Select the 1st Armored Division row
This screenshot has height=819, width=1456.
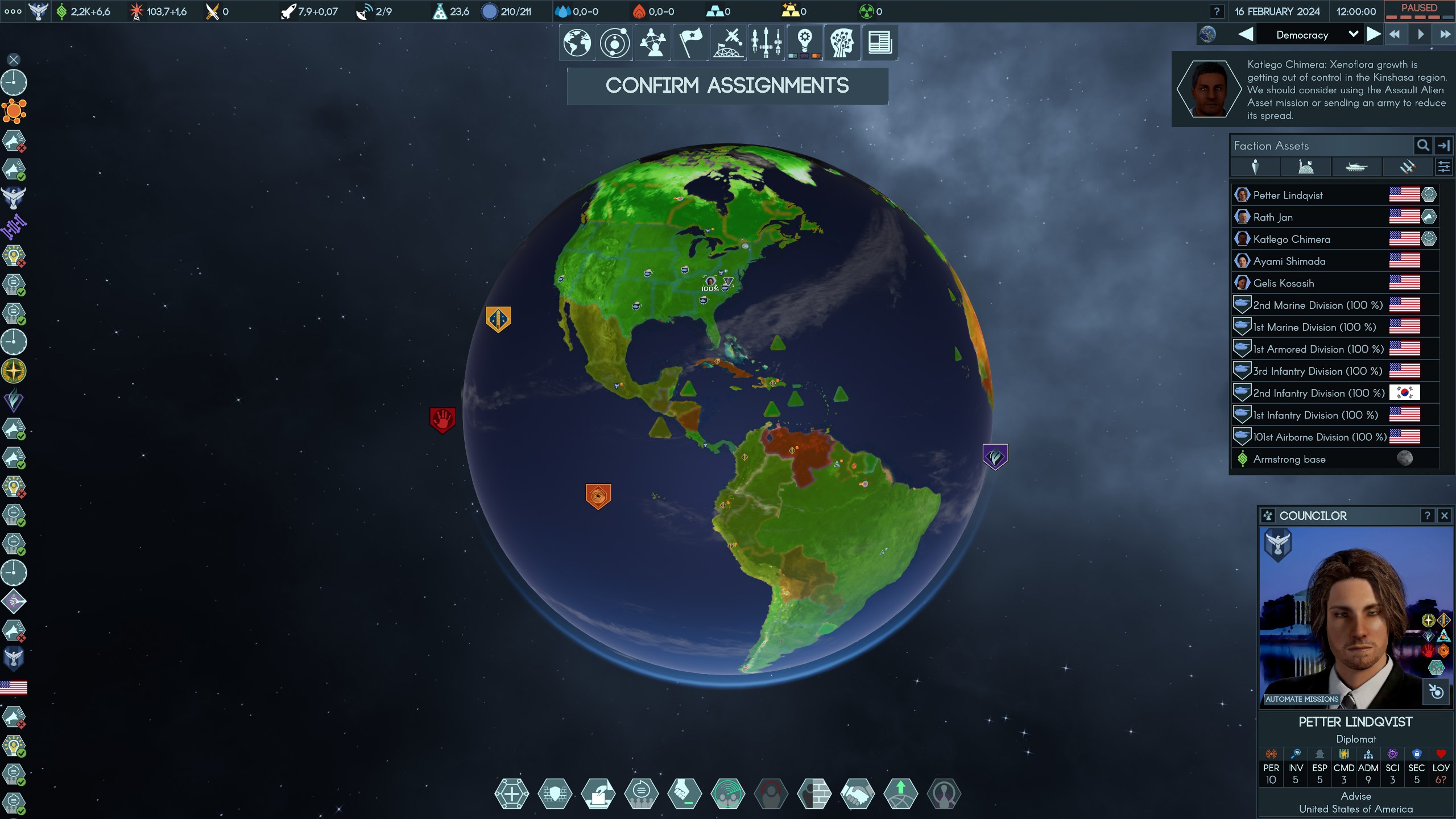coord(1318,349)
